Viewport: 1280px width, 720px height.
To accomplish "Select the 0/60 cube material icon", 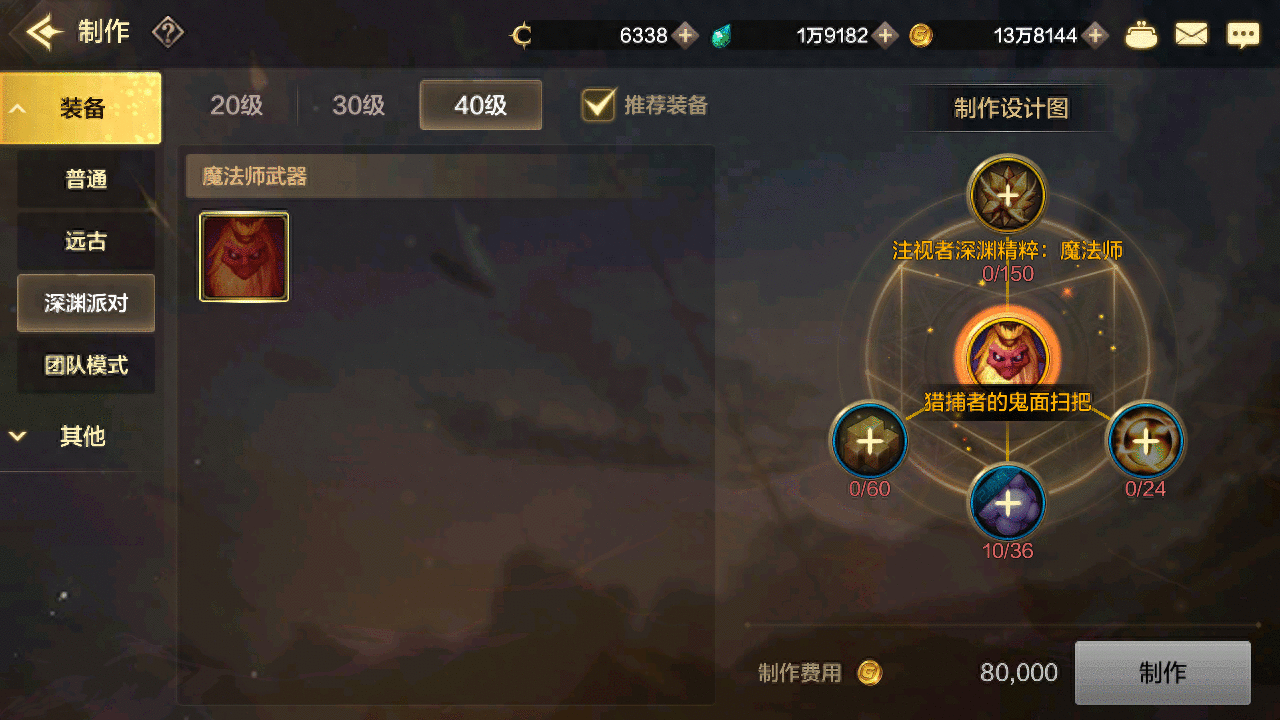I will tap(869, 440).
